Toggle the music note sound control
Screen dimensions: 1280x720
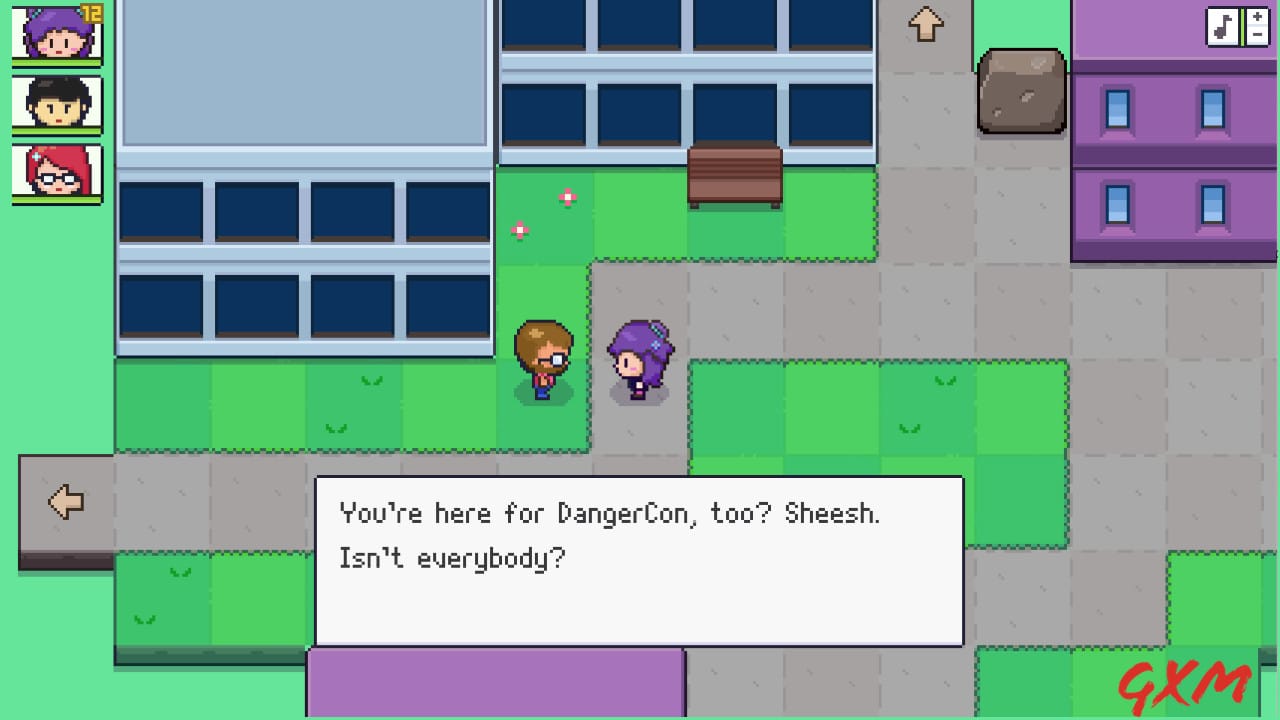click(x=1222, y=26)
